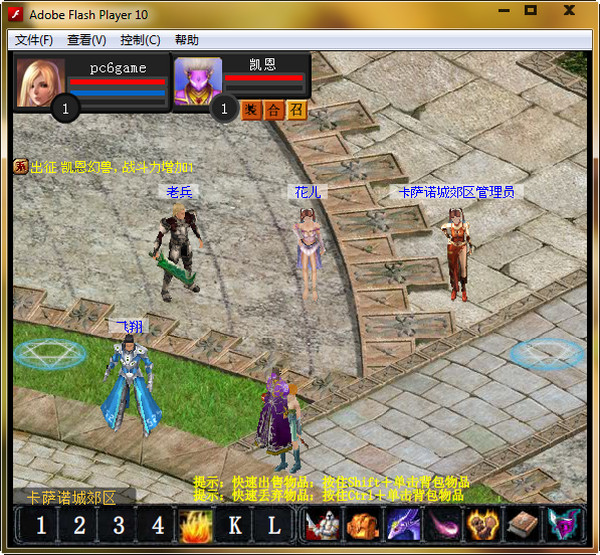Click the pet 装 equip button
600x555 pixels.
tap(252, 110)
